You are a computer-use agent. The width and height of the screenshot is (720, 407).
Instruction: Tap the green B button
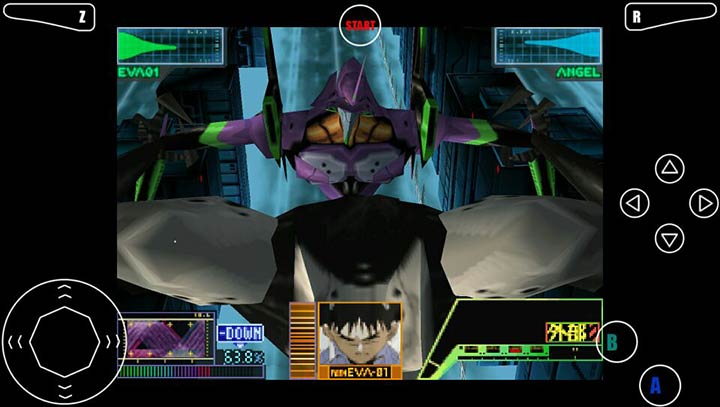[613, 342]
